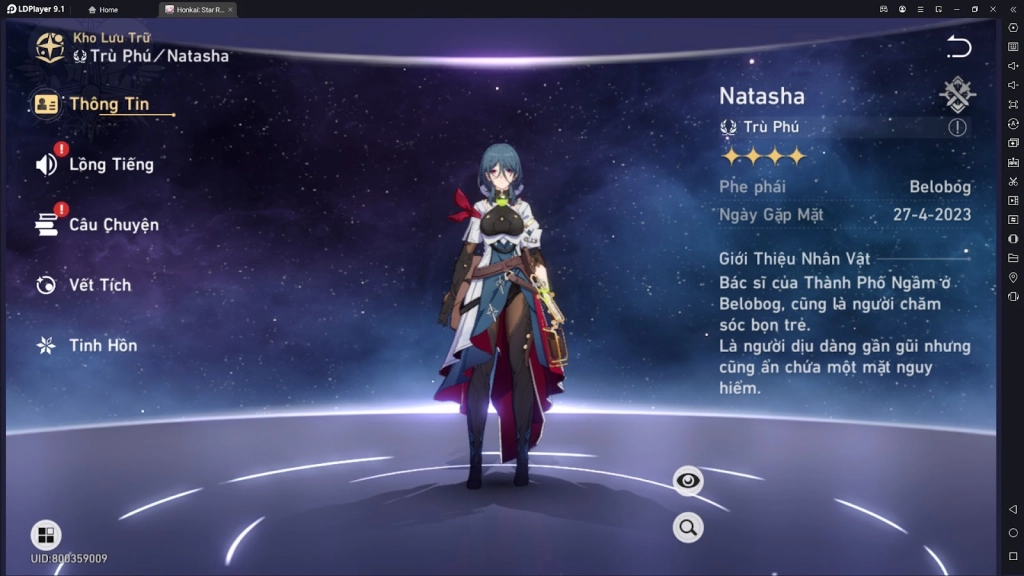The height and width of the screenshot is (576, 1024).
Task: Switch to the Thông Tin tab
Action: pyautogui.click(x=107, y=104)
